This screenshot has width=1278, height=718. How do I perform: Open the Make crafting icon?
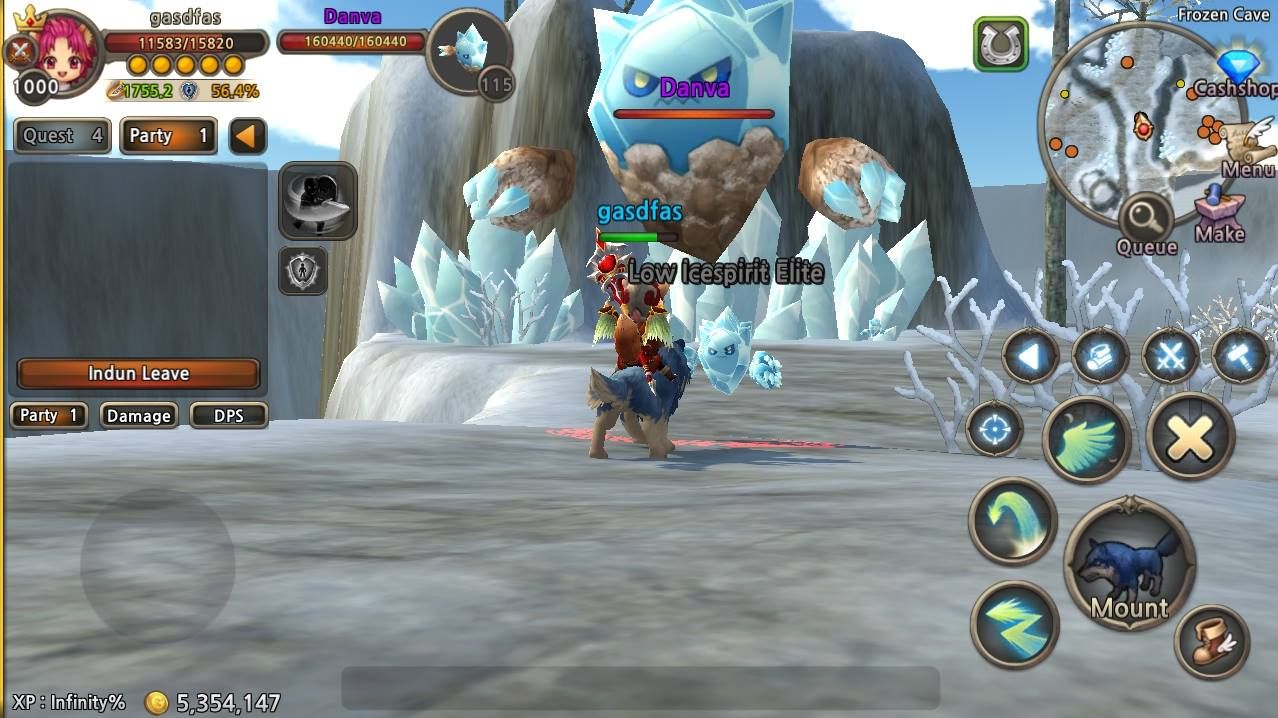pyautogui.click(x=1219, y=214)
